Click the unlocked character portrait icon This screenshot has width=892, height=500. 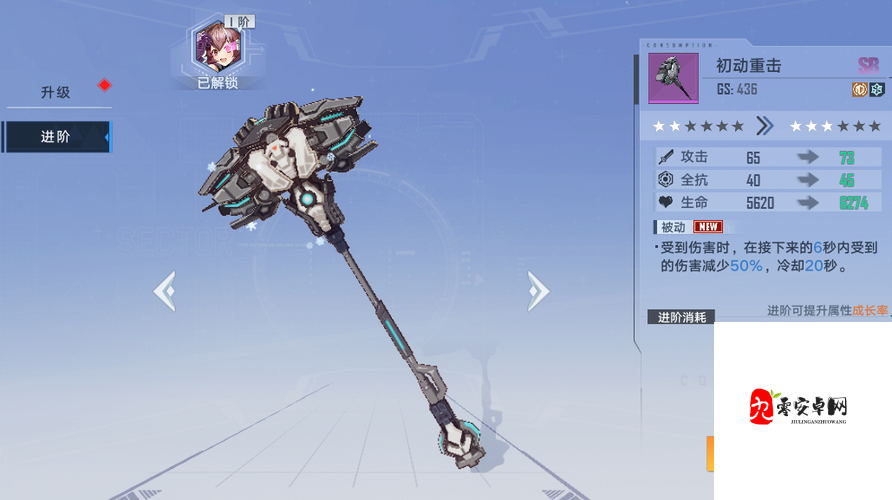pyautogui.click(x=216, y=45)
